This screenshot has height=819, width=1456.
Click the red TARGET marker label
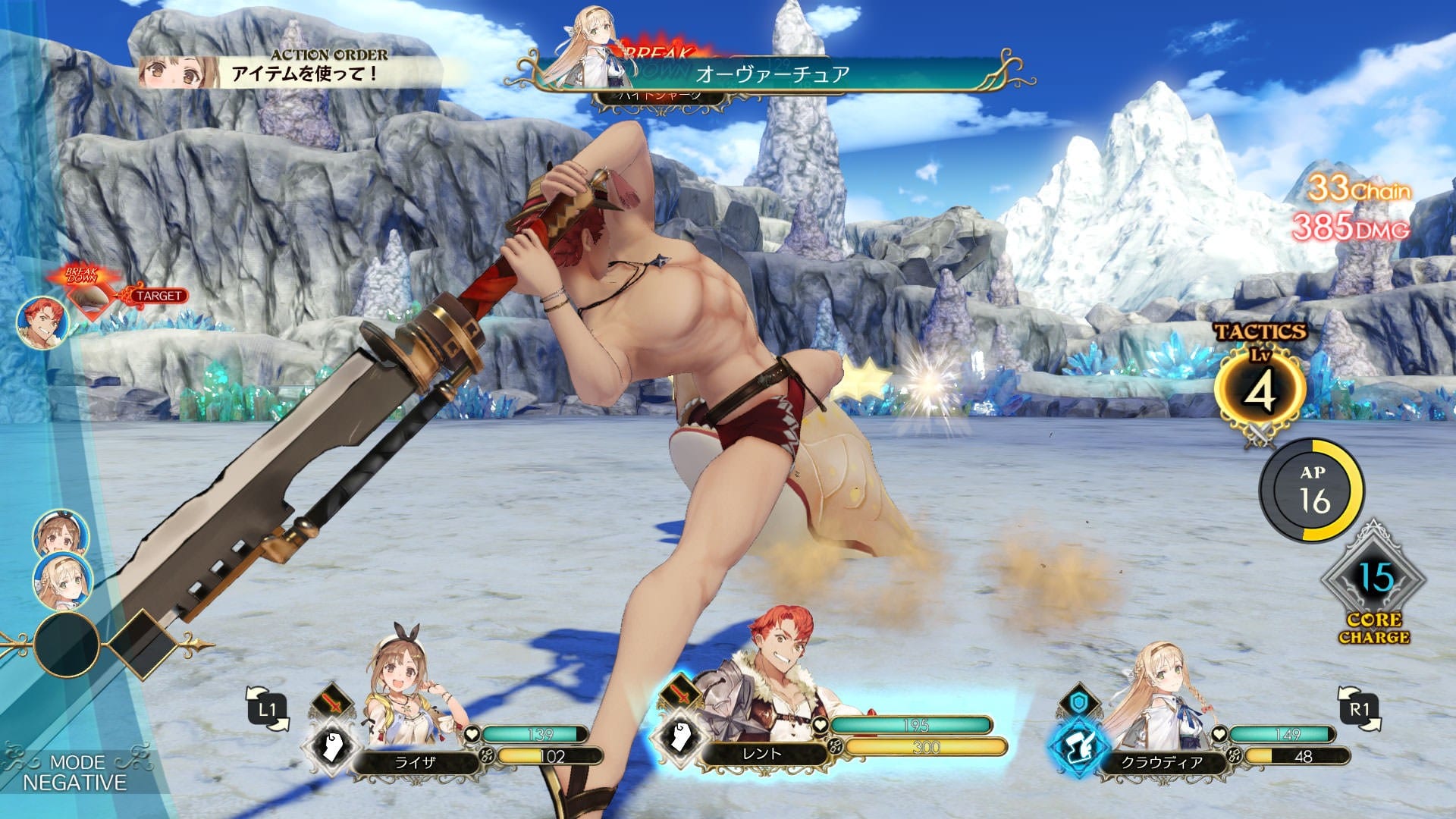tap(158, 296)
